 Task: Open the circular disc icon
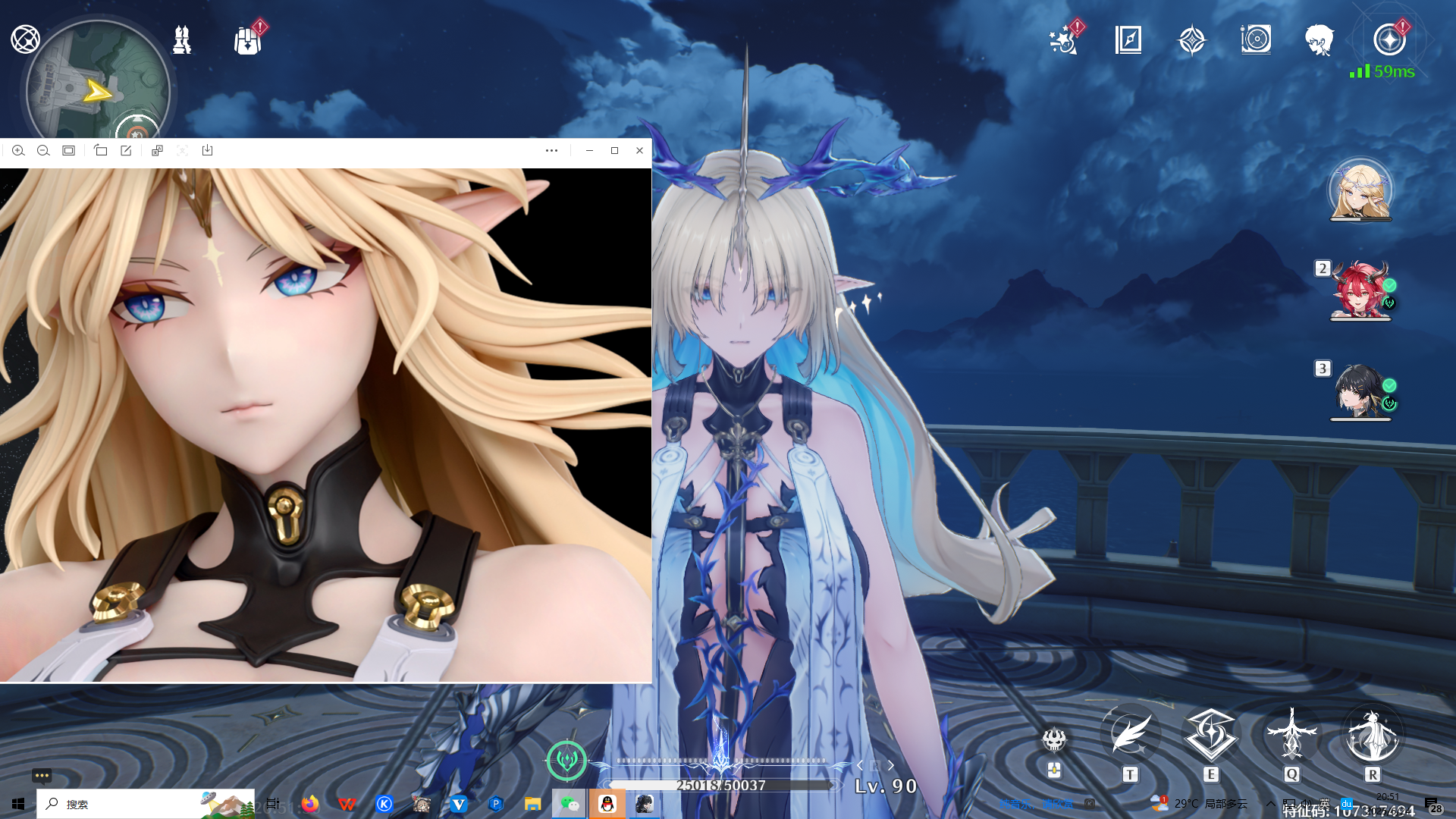tap(1256, 39)
